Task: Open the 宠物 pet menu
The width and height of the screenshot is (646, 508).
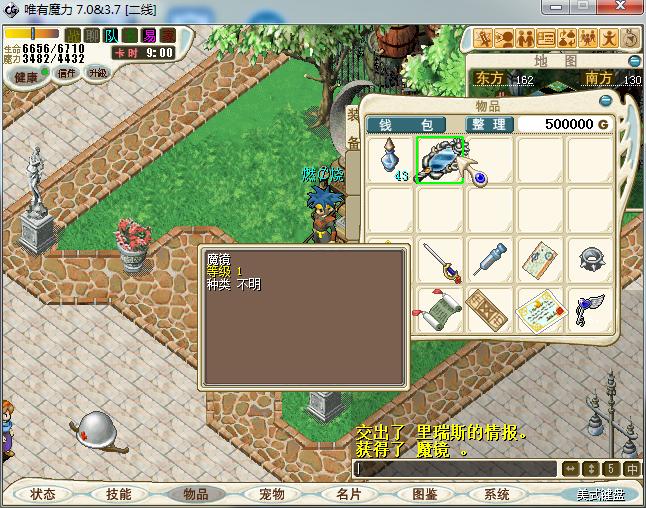Action: [271, 494]
